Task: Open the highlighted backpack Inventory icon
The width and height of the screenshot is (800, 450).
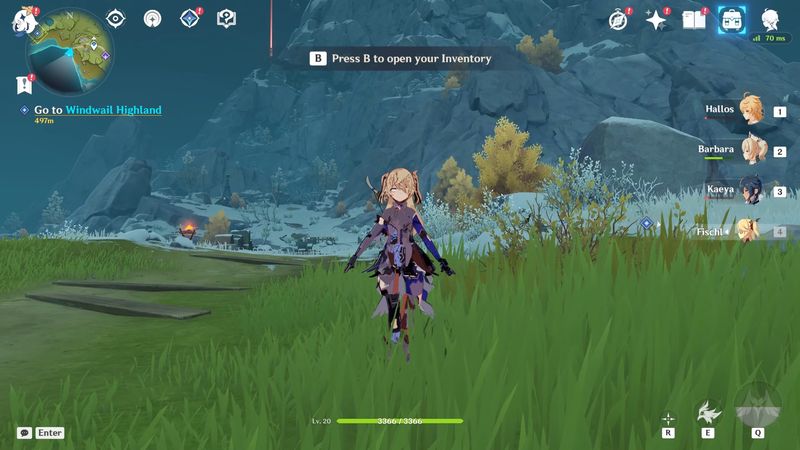Action: click(x=731, y=20)
